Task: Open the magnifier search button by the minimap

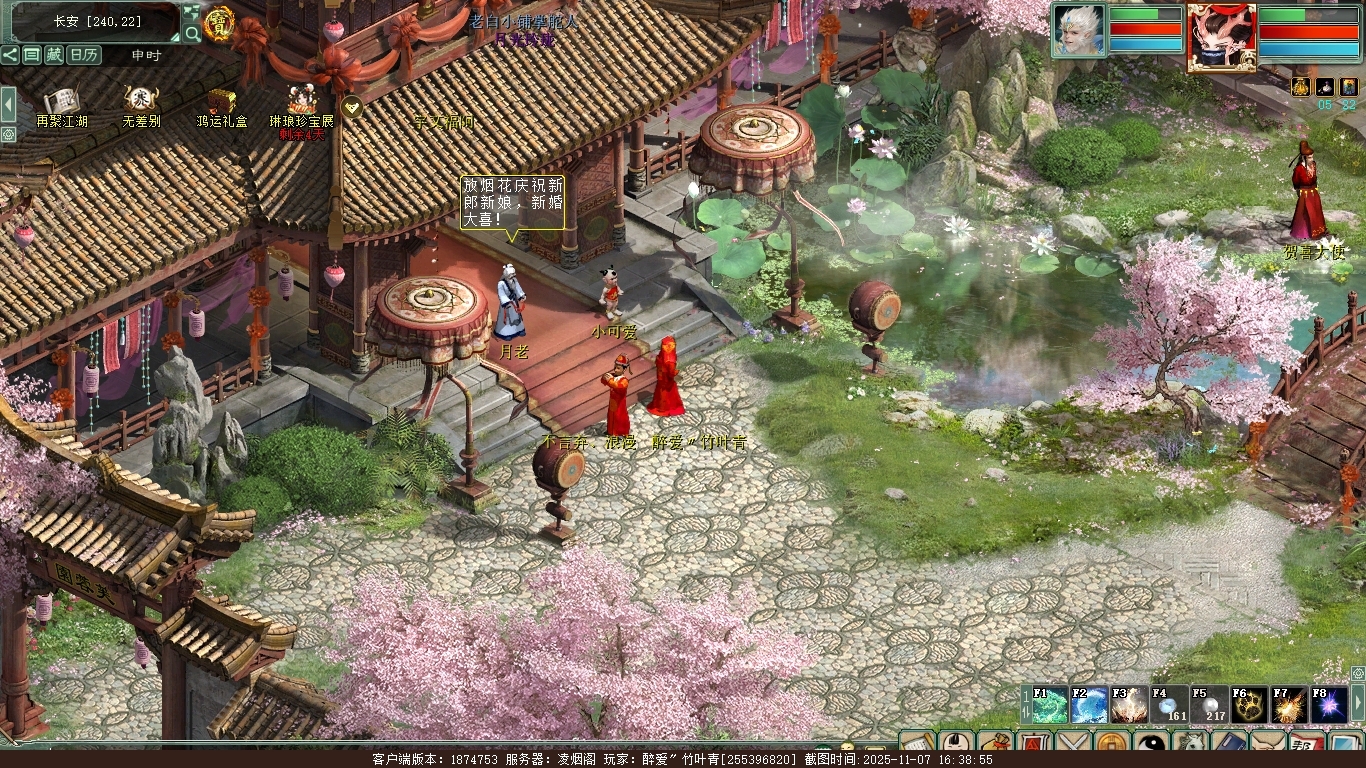Action: tap(192, 33)
